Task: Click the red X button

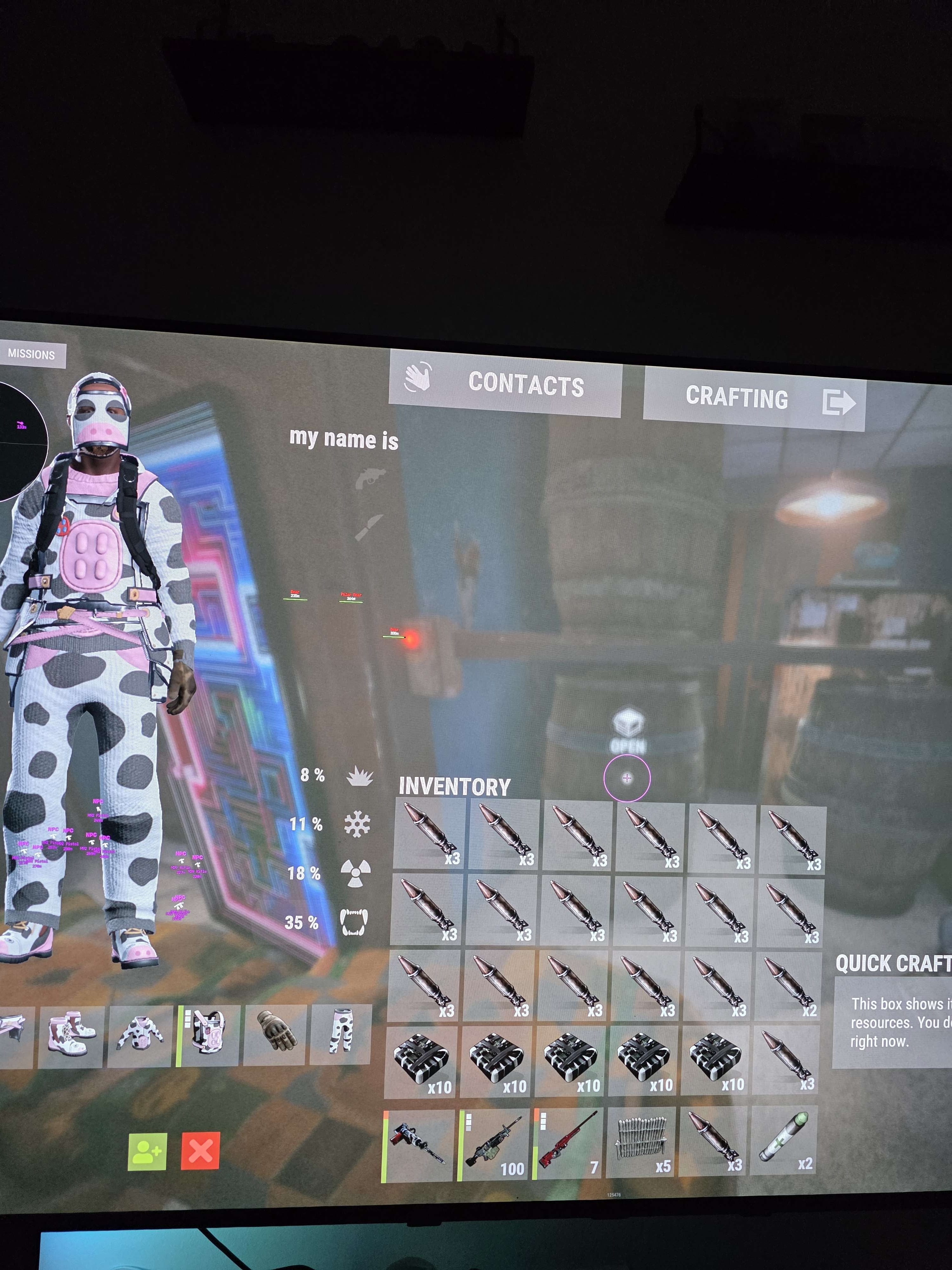Action: tap(200, 1151)
